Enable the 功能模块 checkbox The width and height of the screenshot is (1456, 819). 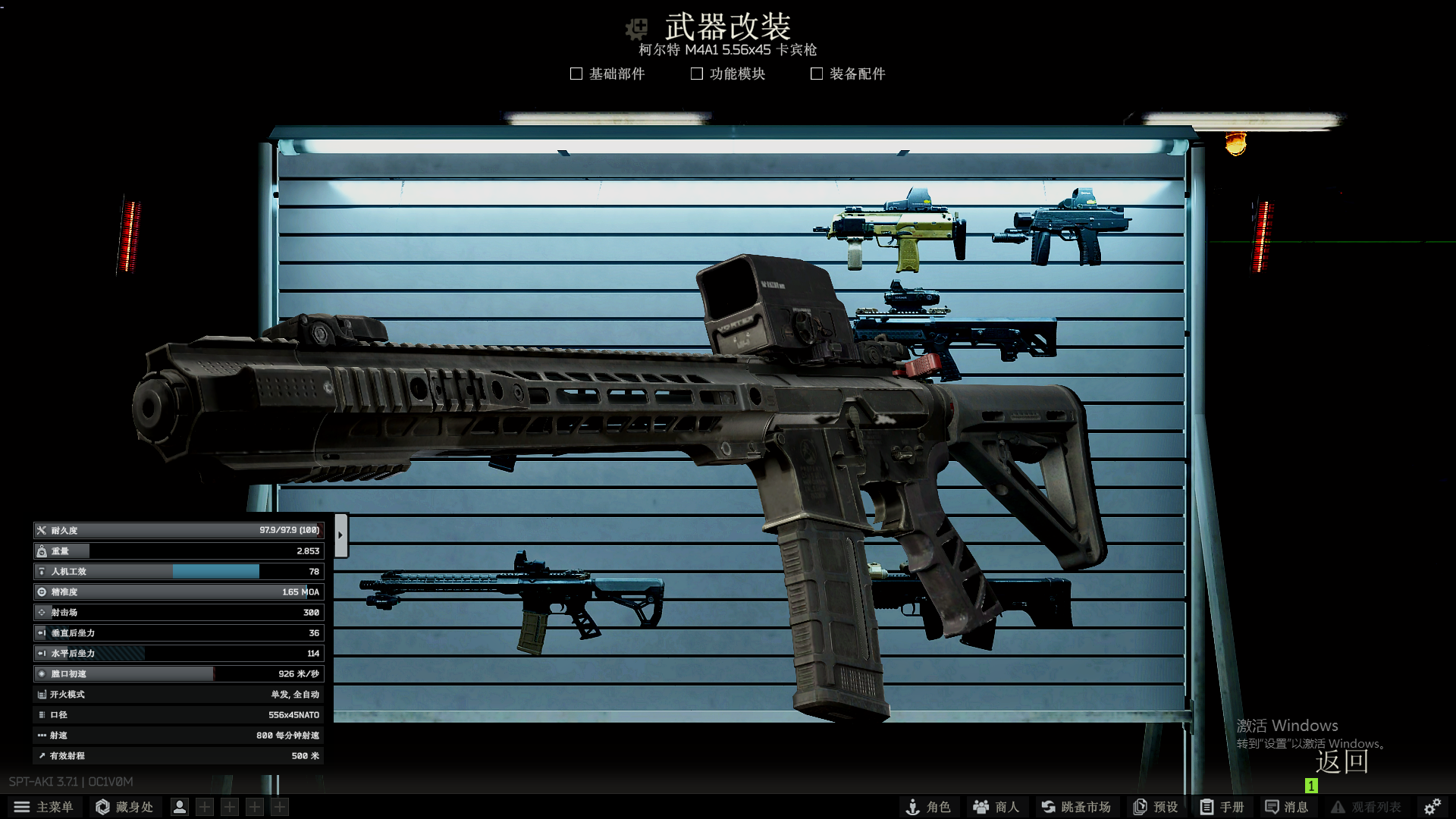pos(696,74)
